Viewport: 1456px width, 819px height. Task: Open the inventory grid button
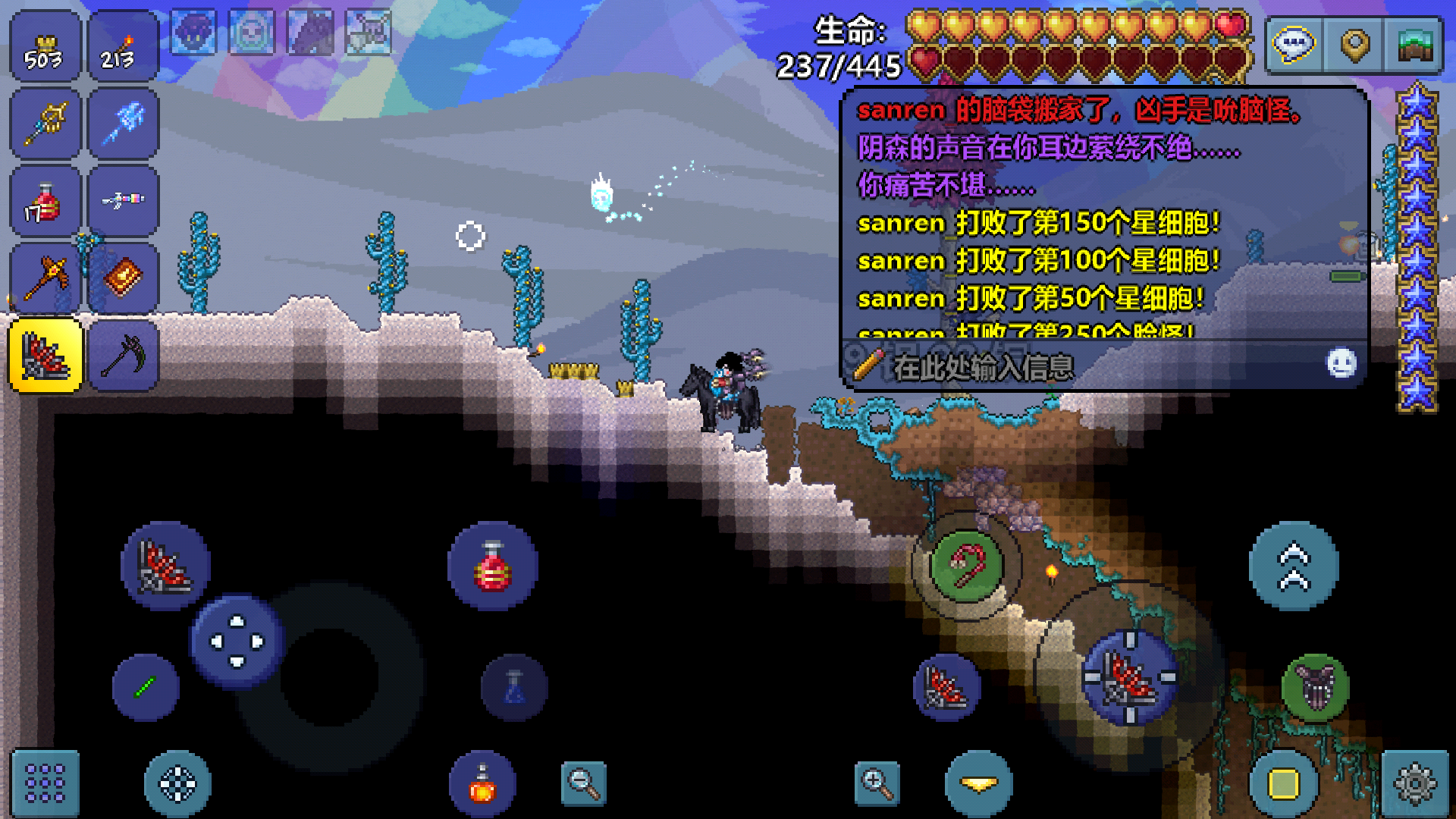pyautogui.click(x=45, y=783)
